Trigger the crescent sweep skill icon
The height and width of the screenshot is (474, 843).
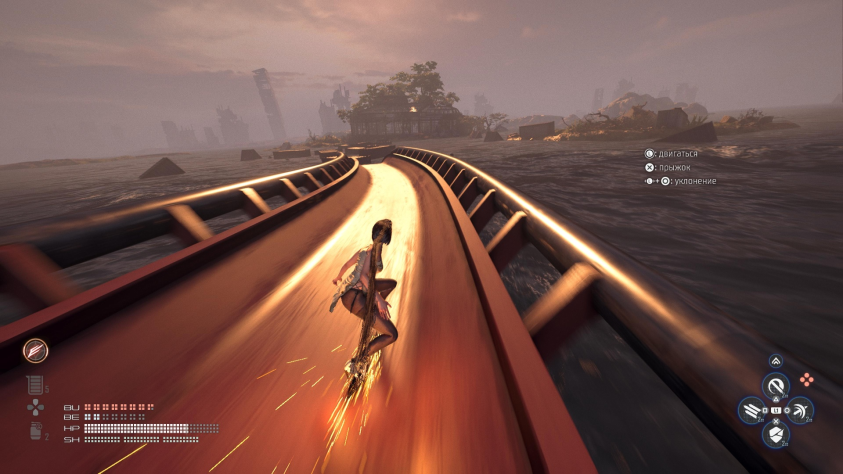pos(801,410)
